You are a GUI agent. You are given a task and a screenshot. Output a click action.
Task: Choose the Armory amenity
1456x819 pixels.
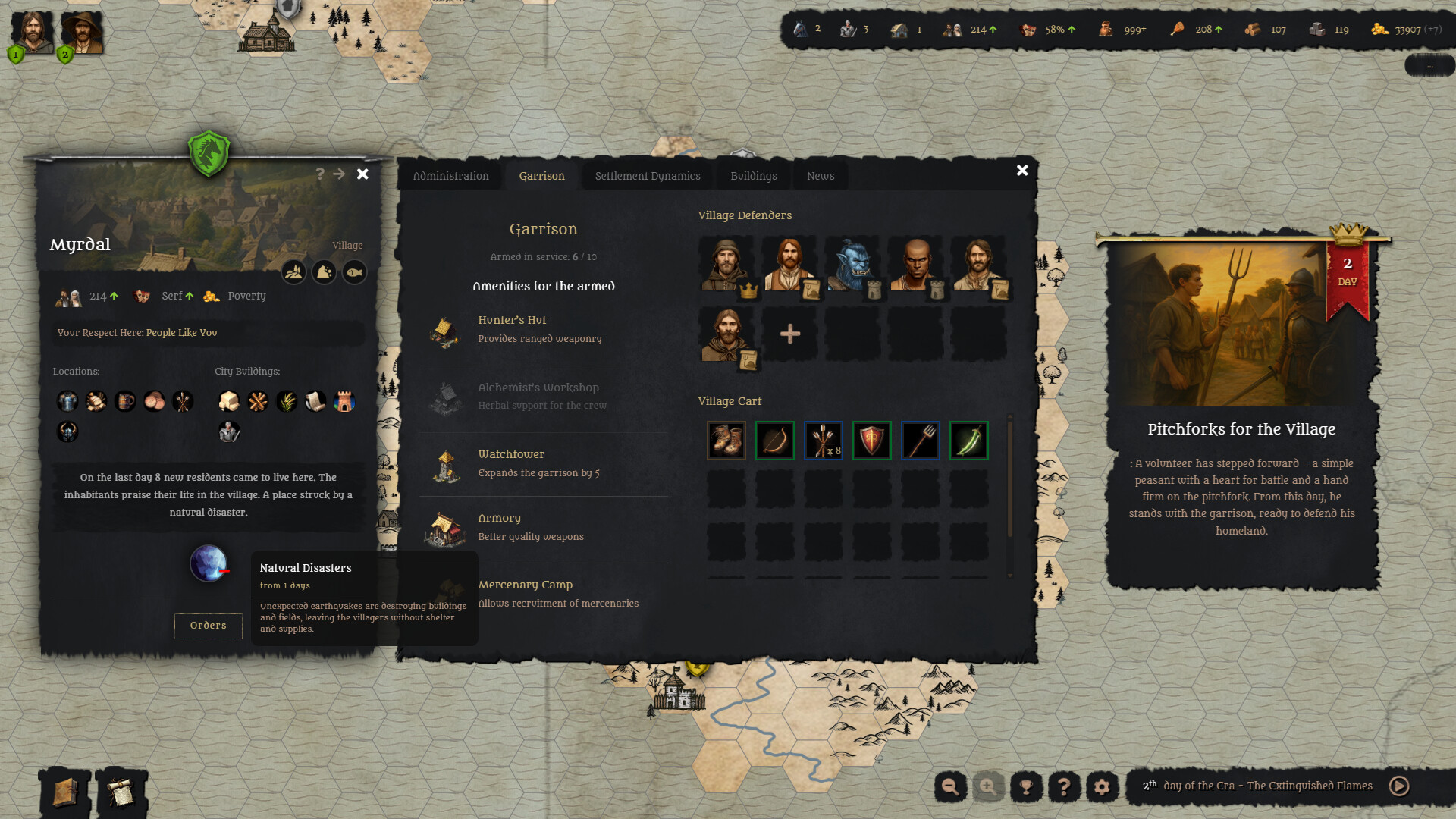click(x=499, y=527)
